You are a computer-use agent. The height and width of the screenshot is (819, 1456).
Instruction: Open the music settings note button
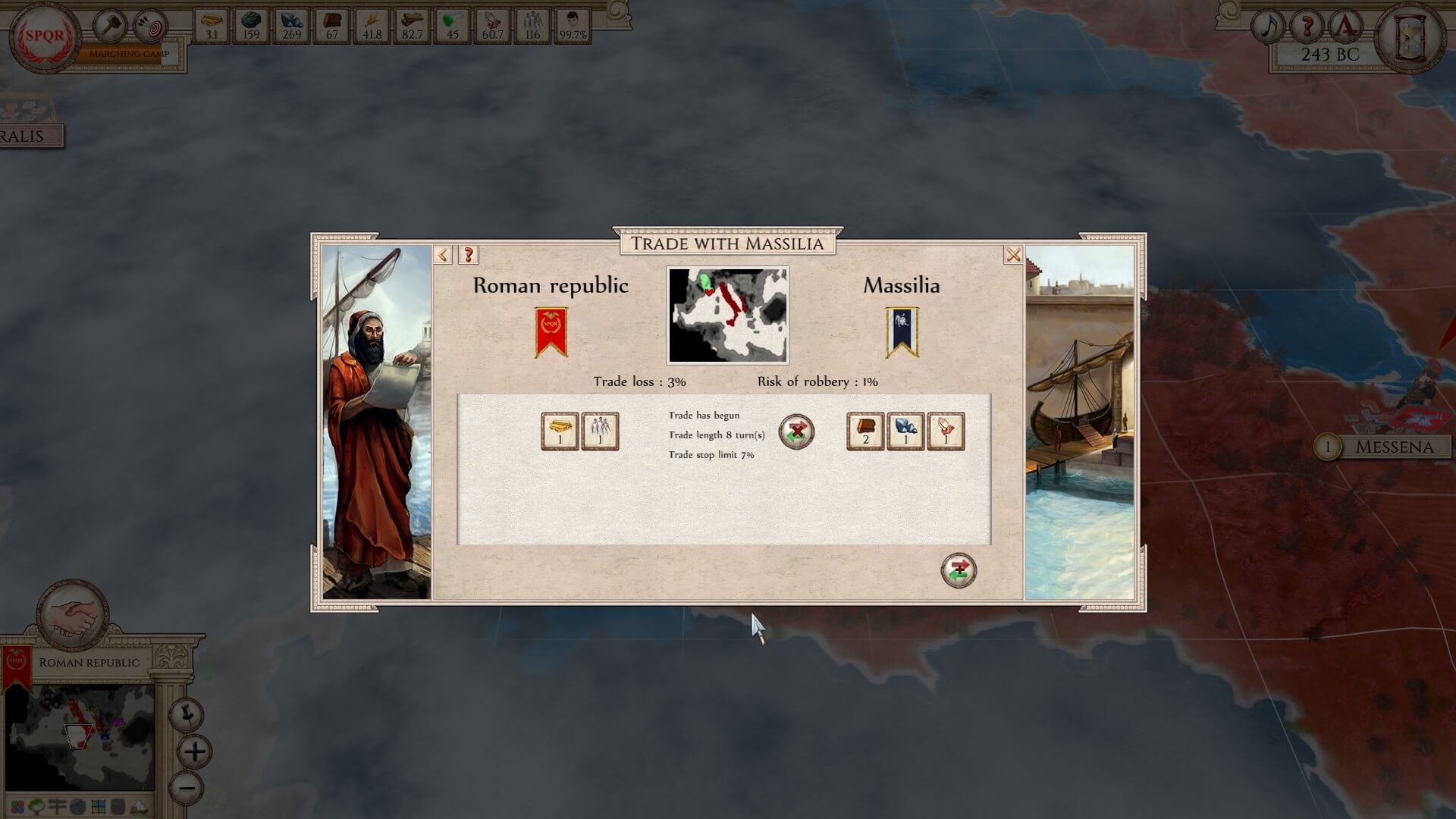pyautogui.click(x=1269, y=27)
